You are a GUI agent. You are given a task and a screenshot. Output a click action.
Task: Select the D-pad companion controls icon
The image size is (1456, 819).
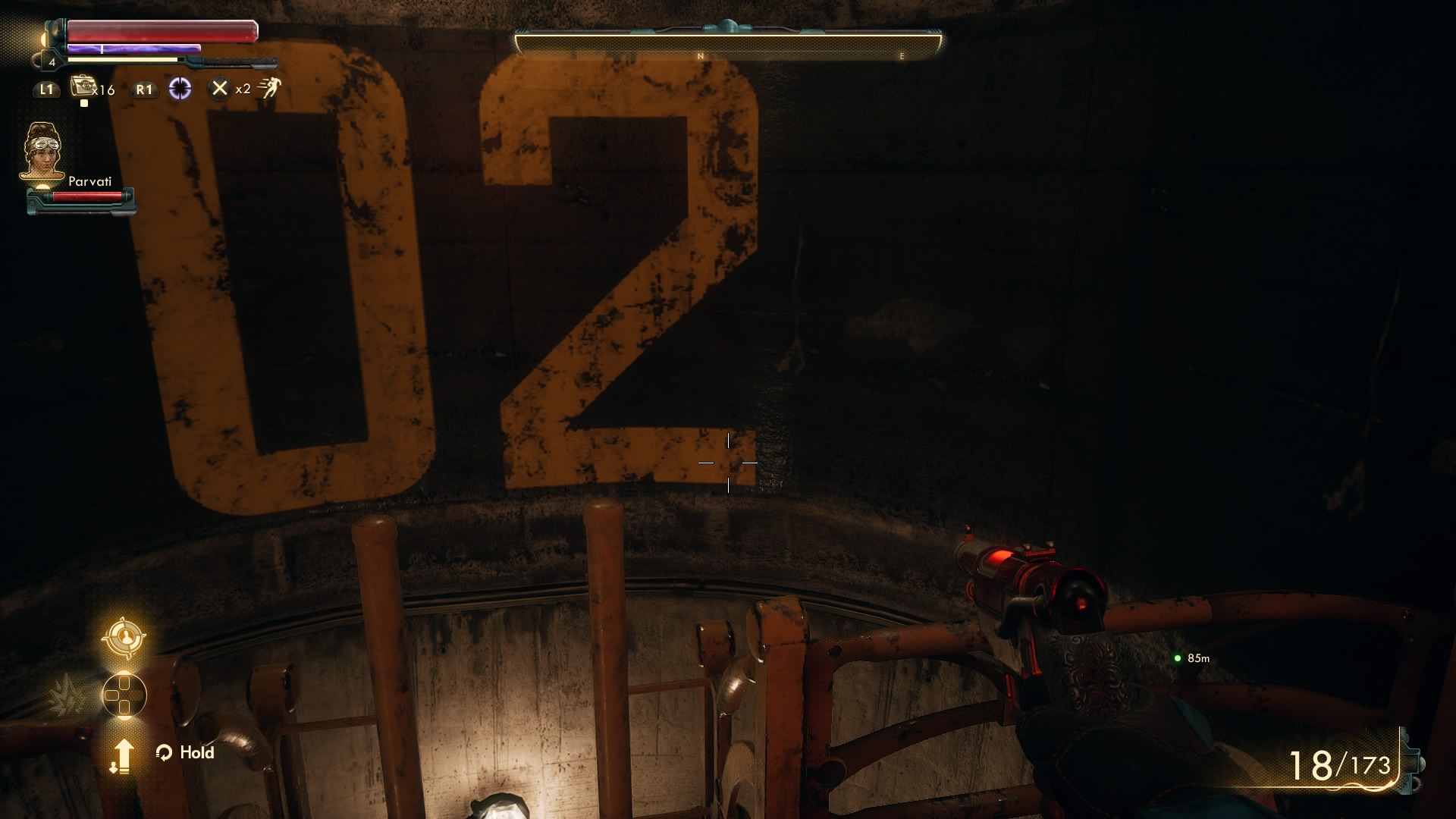pyautogui.click(x=124, y=694)
